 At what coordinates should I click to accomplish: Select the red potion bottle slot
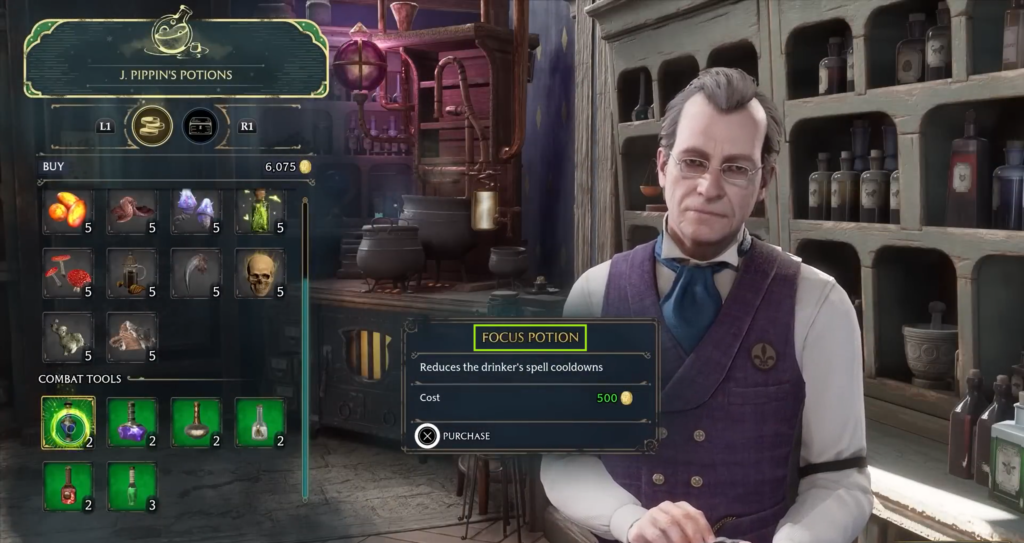68,486
